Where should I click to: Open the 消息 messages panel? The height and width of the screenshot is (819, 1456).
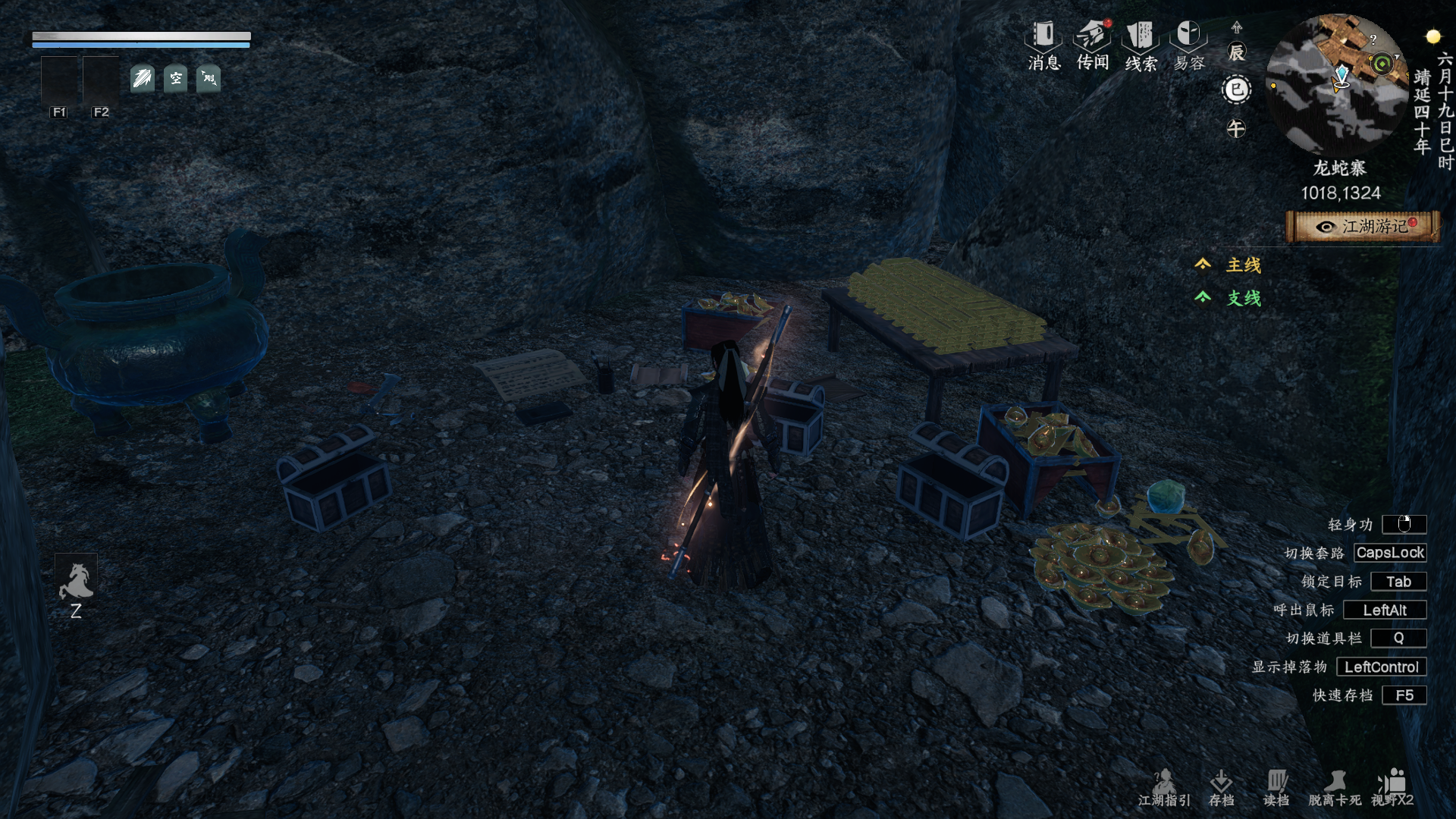coord(1043,45)
